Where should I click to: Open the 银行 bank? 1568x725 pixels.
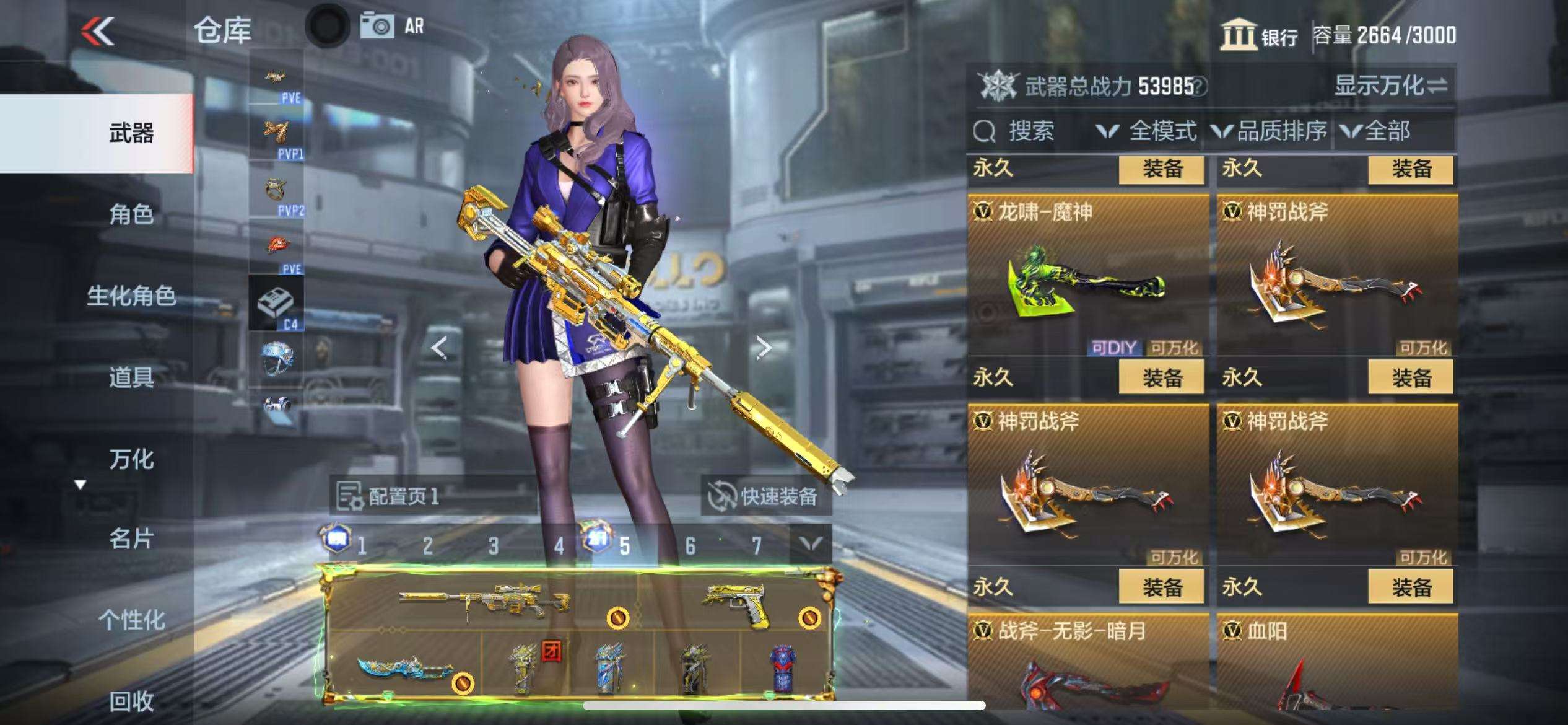tap(1259, 35)
